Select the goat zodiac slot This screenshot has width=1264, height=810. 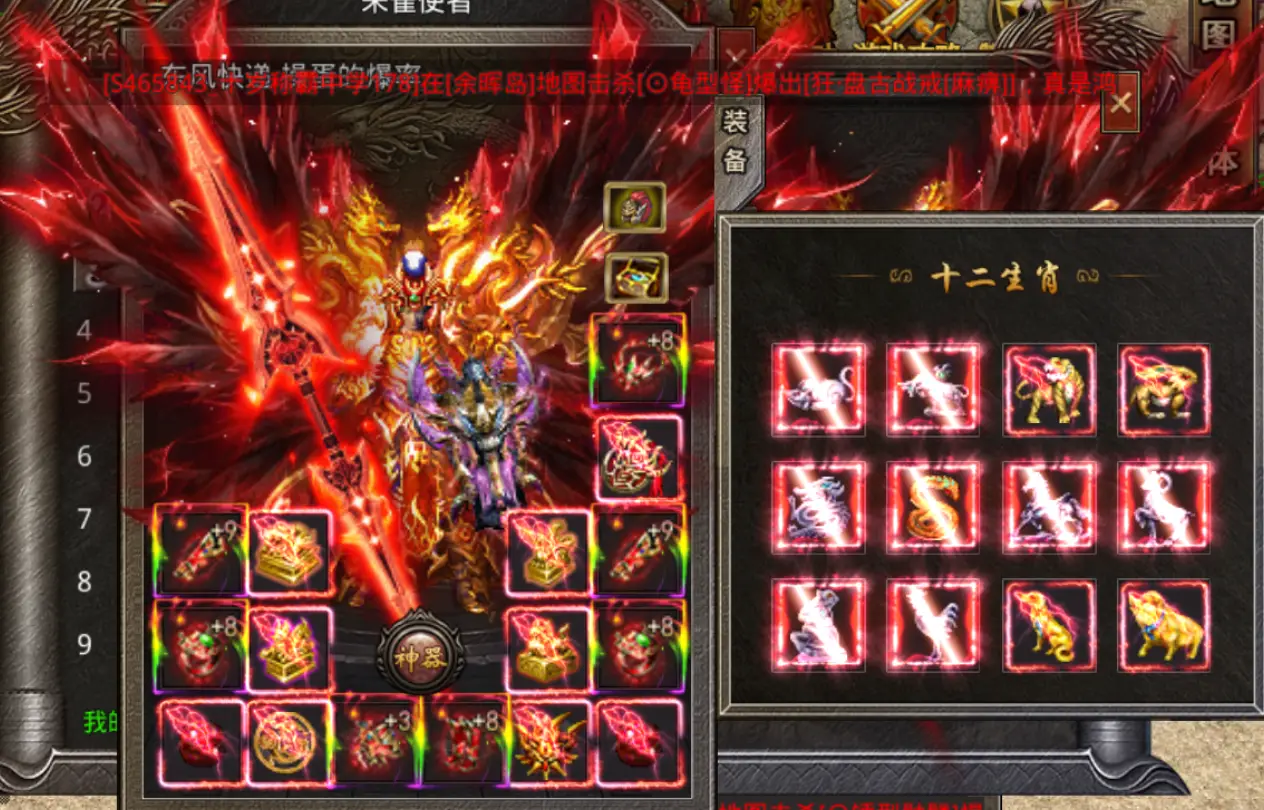coord(1164,507)
